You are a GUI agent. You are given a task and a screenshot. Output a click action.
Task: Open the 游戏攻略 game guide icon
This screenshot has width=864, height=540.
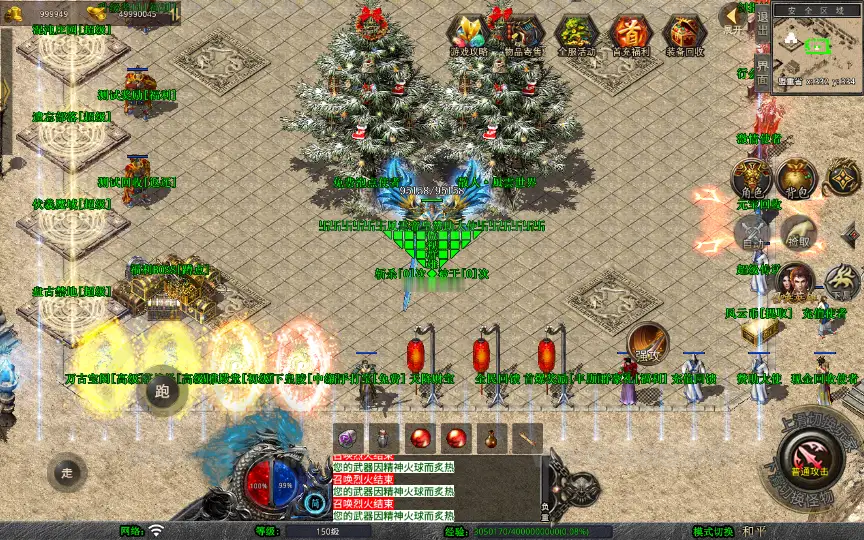point(467,34)
